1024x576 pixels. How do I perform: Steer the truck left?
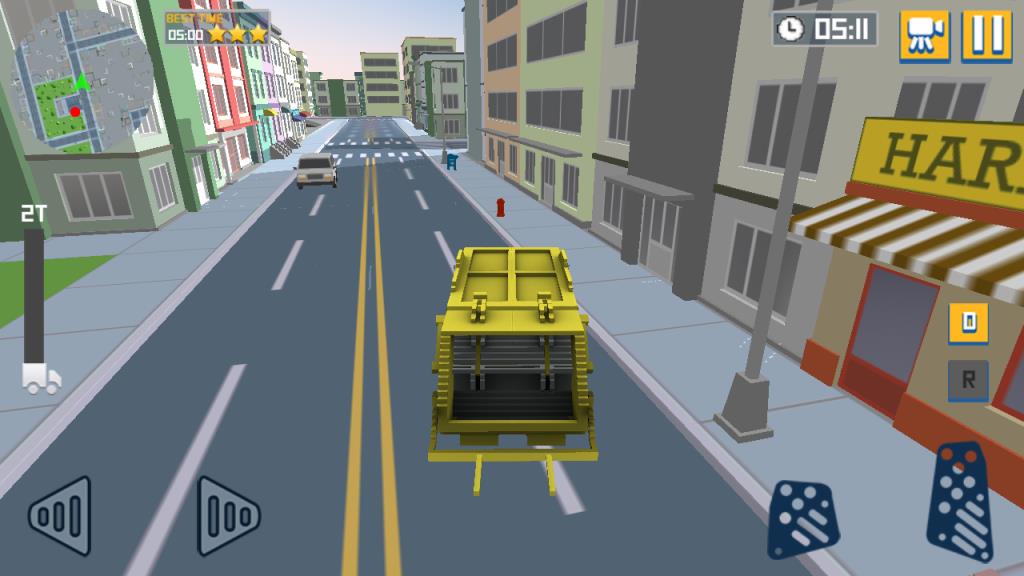pyautogui.click(x=60, y=516)
